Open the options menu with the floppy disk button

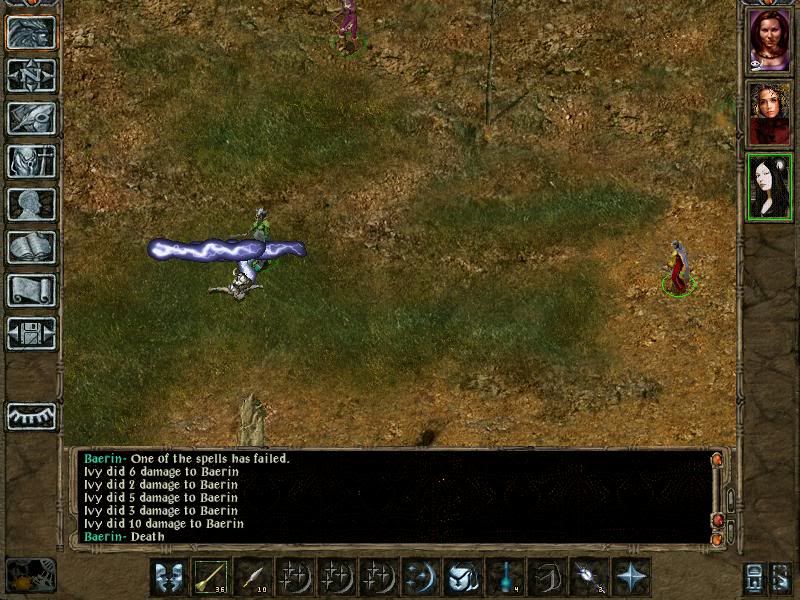31,333
